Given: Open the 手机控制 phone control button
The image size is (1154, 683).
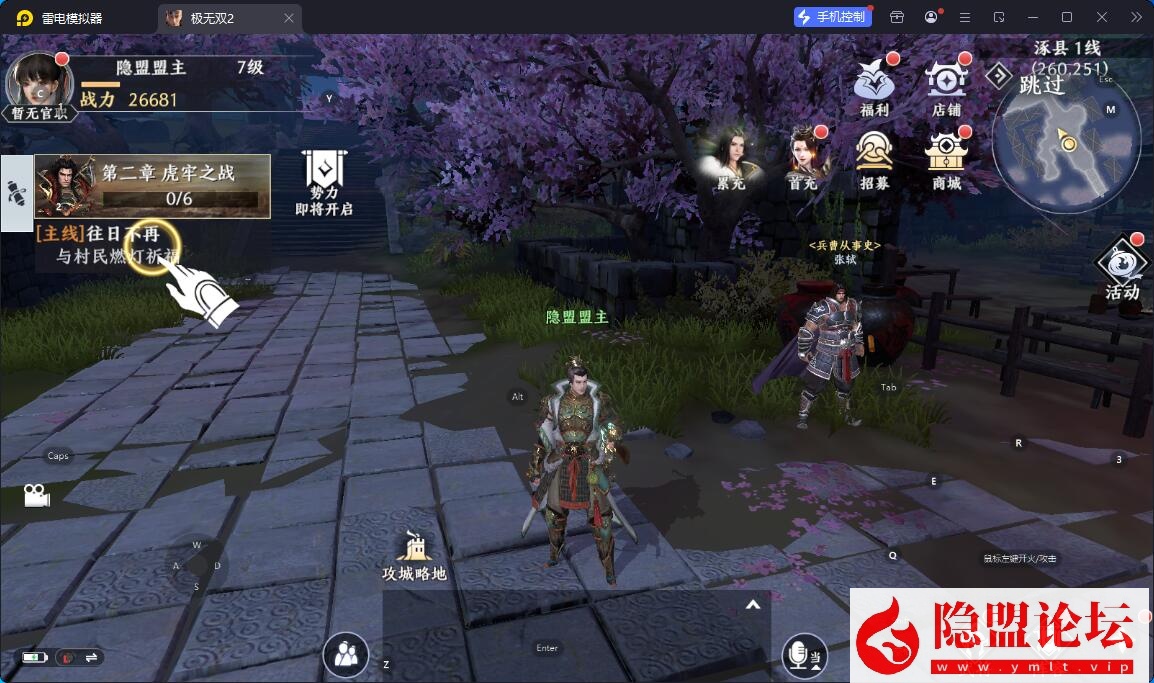Looking at the screenshot, I should point(831,17).
